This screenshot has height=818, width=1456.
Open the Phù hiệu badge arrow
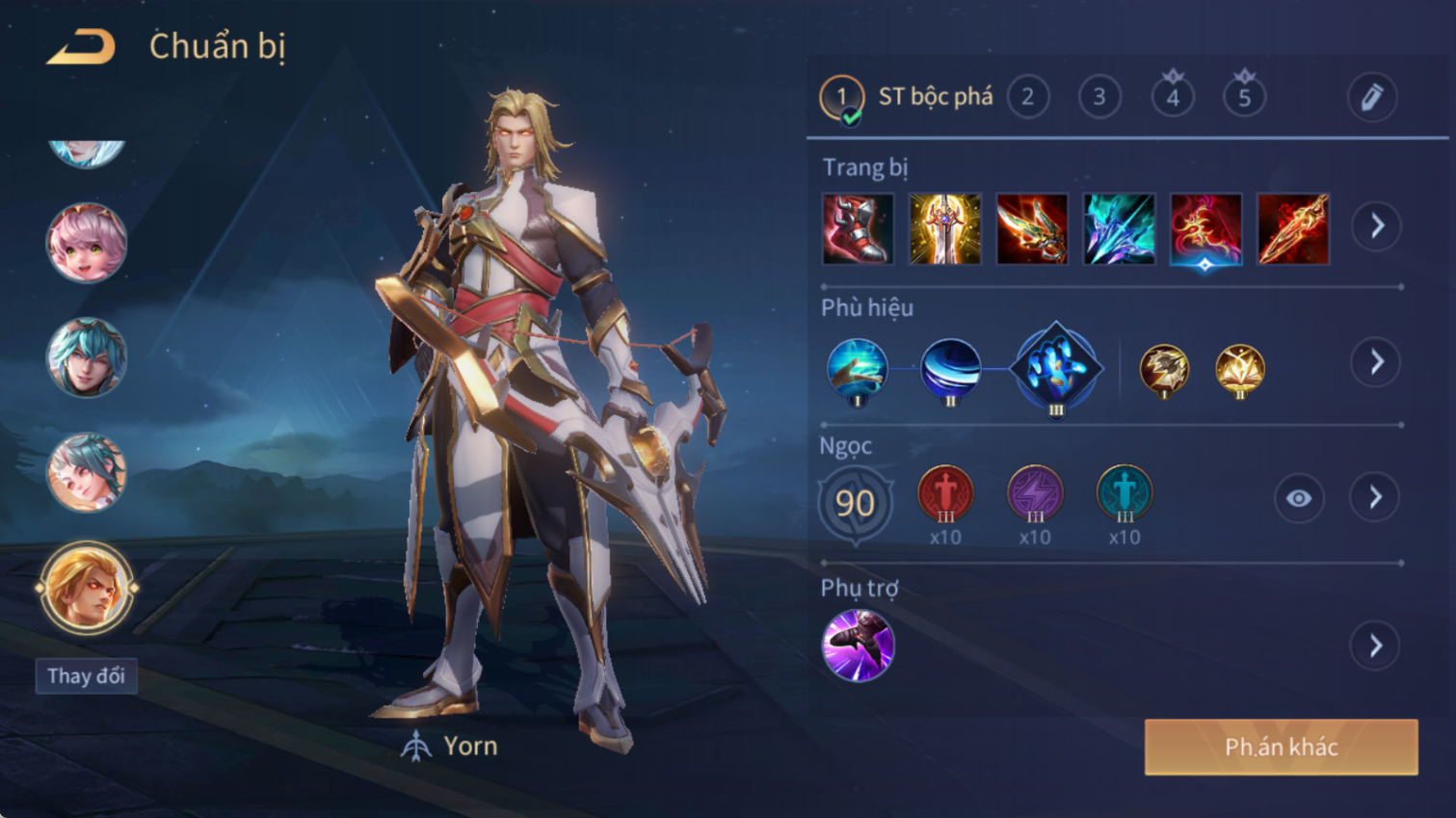tap(1376, 362)
